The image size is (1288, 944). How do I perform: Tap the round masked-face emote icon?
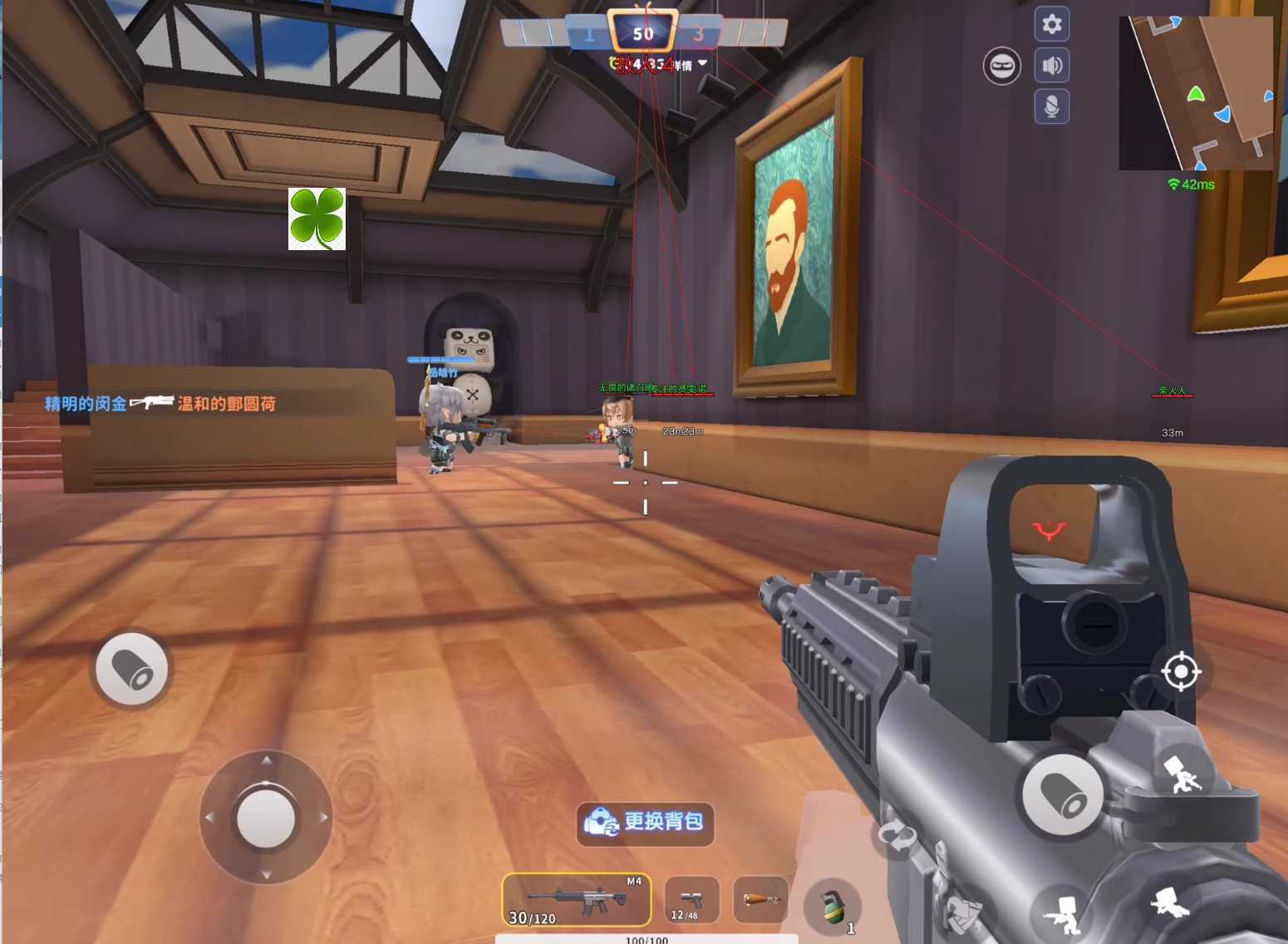coord(1002,66)
